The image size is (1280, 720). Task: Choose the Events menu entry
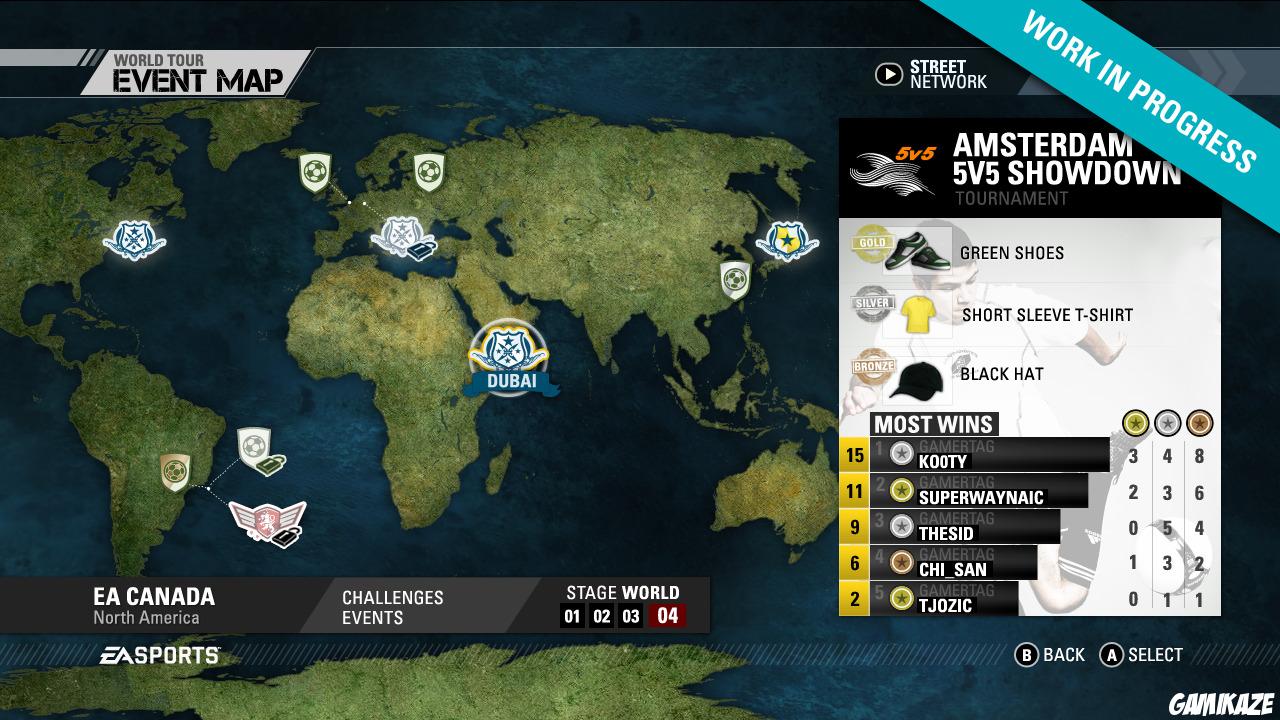(x=372, y=618)
